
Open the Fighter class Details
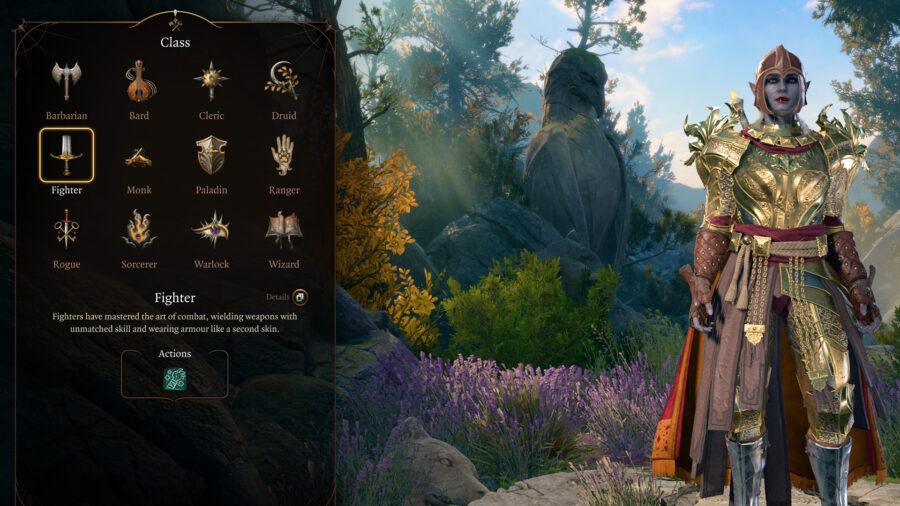[299, 297]
